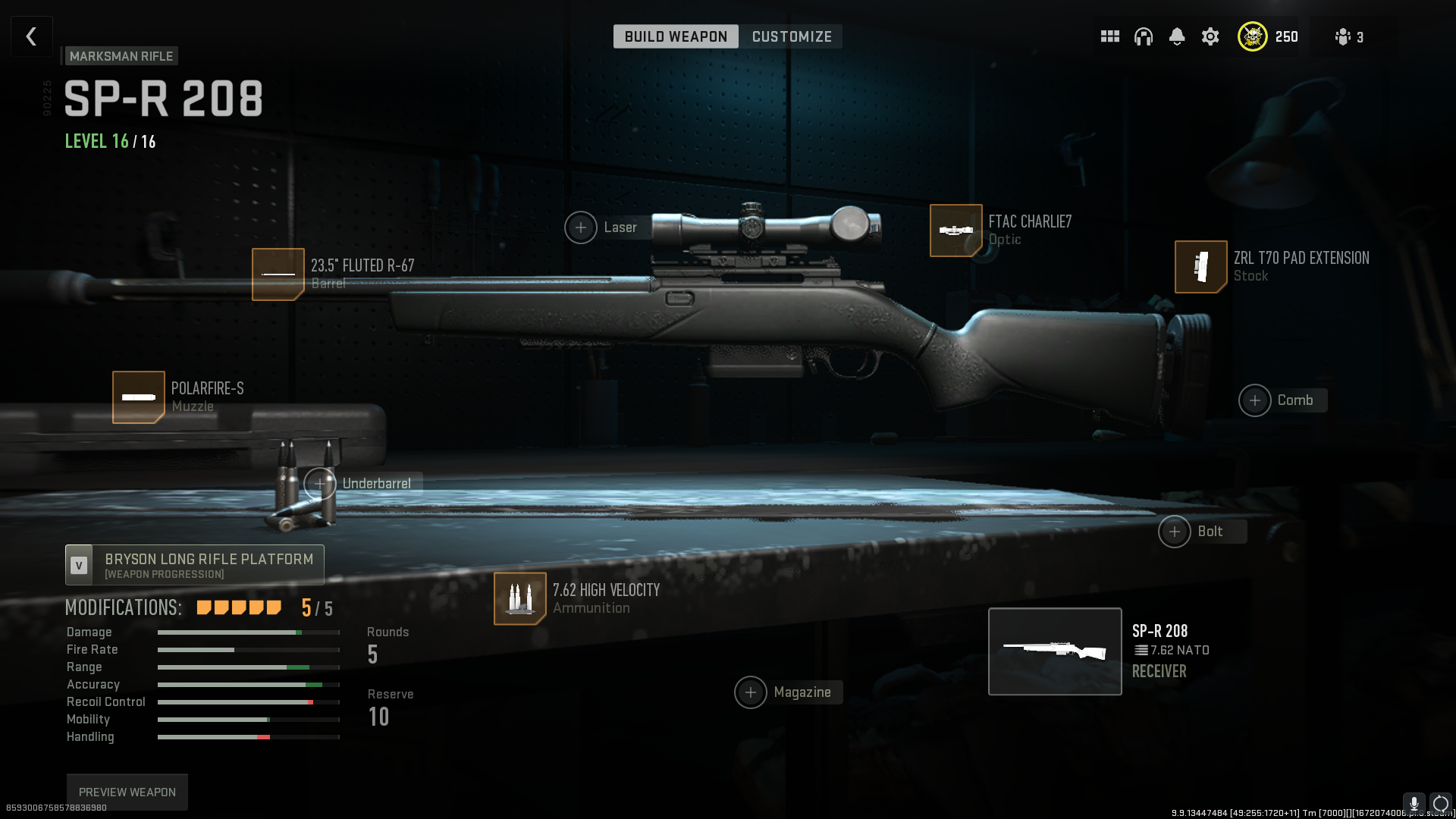Add a Laser attachment
1456x819 pixels.
581,227
